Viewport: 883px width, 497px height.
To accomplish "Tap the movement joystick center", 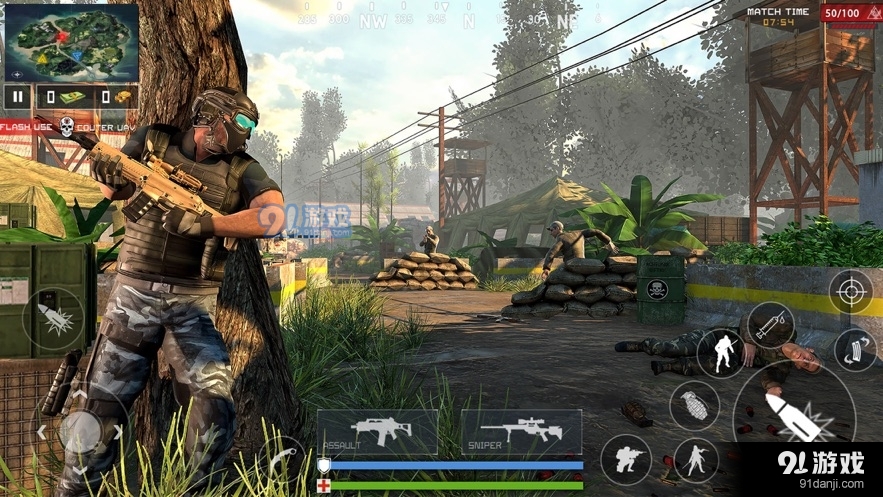I will coord(79,432).
